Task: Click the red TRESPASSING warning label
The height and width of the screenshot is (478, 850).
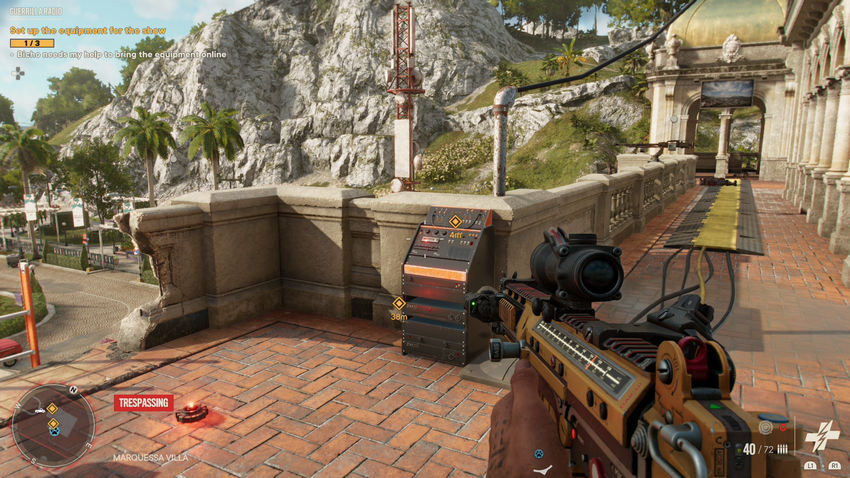Action: [143, 403]
